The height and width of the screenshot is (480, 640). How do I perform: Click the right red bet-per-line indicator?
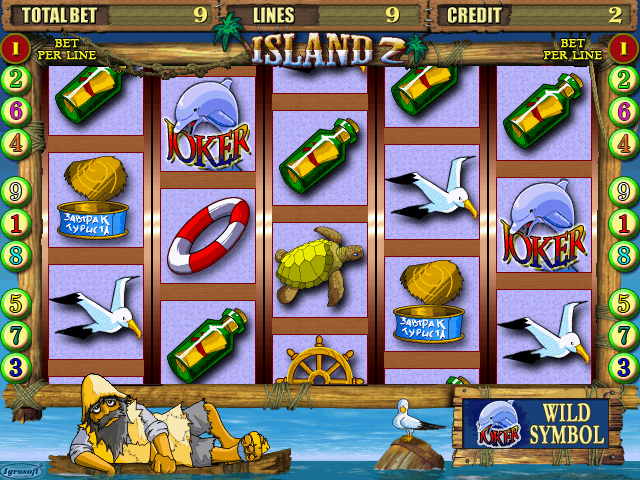click(625, 47)
